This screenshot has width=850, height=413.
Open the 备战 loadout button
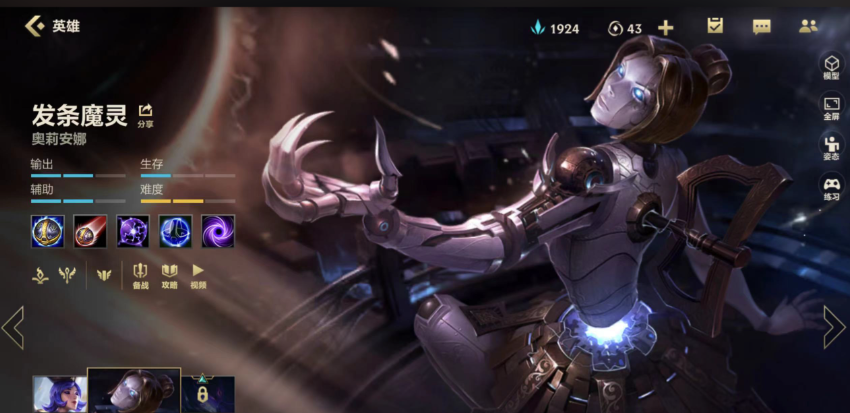pos(141,275)
